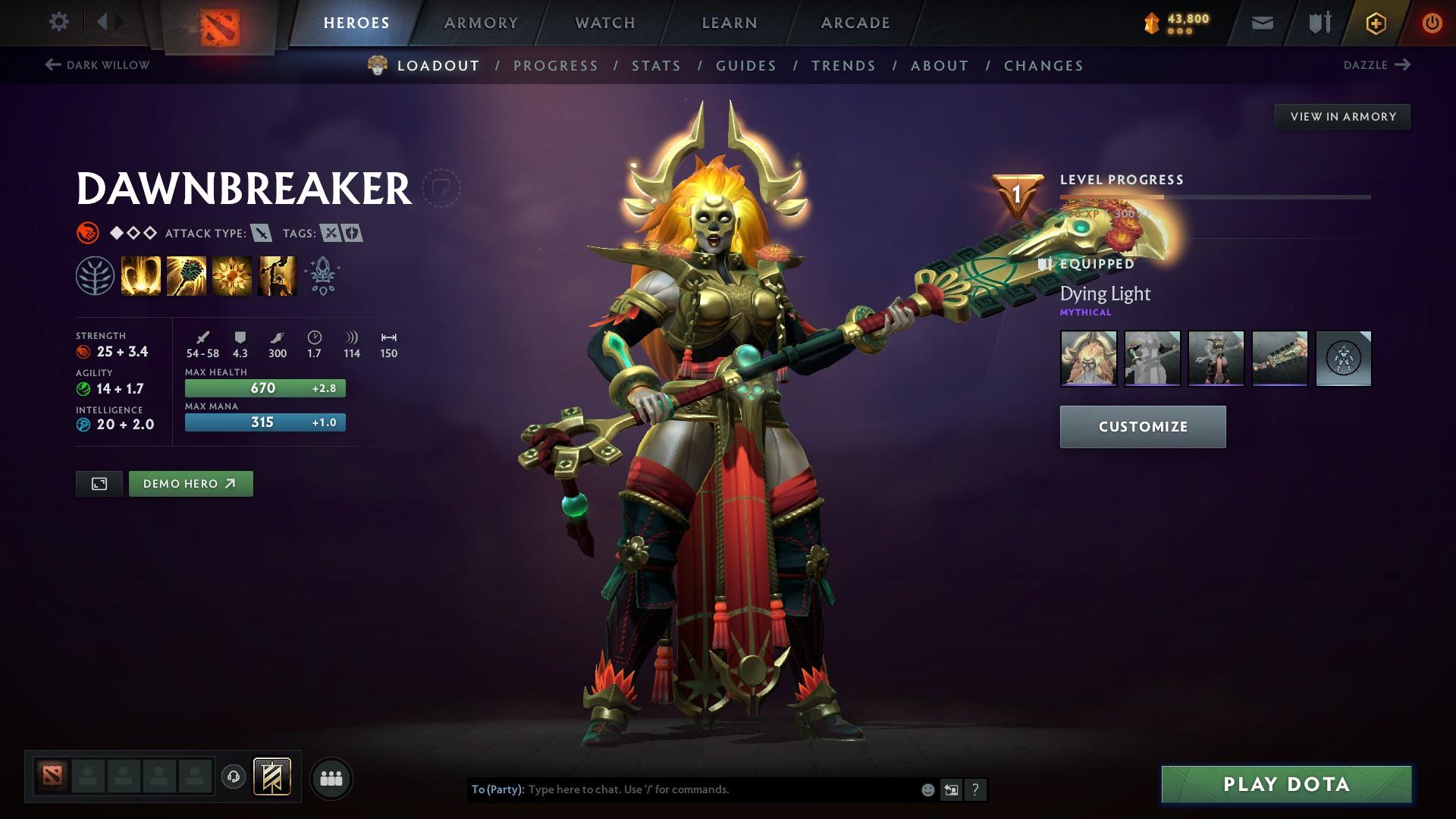Toggle the hero portrait picture-in-picture view
The image size is (1456, 819).
(99, 483)
